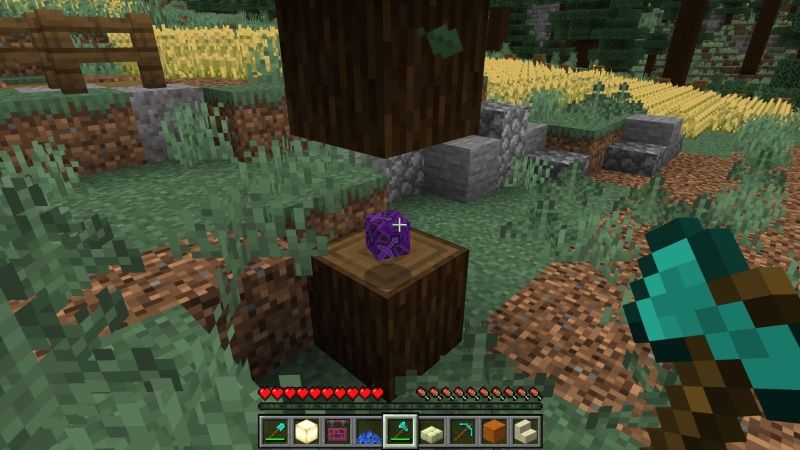Choose the pale yellow slab slot

coord(431,432)
